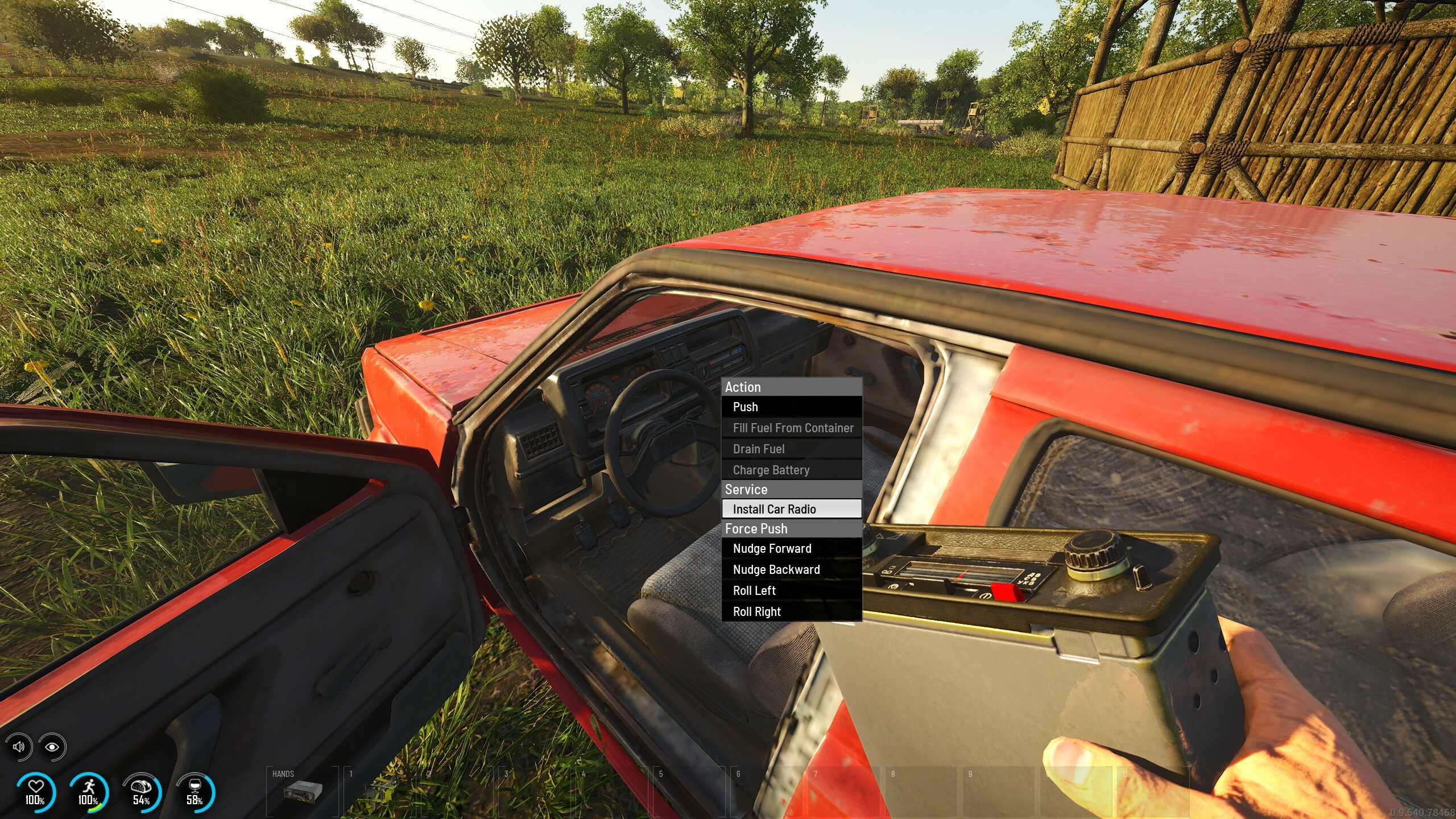Click Install Car Radio
1456x819 pixels.
click(x=791, y=509)
